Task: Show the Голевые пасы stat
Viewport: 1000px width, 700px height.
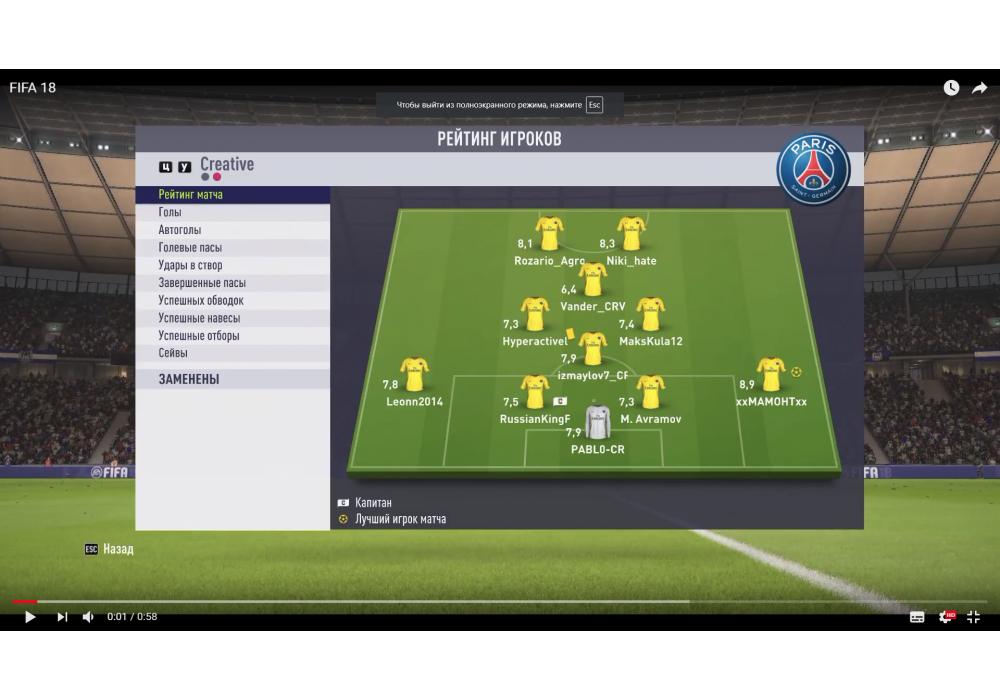Action: [x=232, y=248]
